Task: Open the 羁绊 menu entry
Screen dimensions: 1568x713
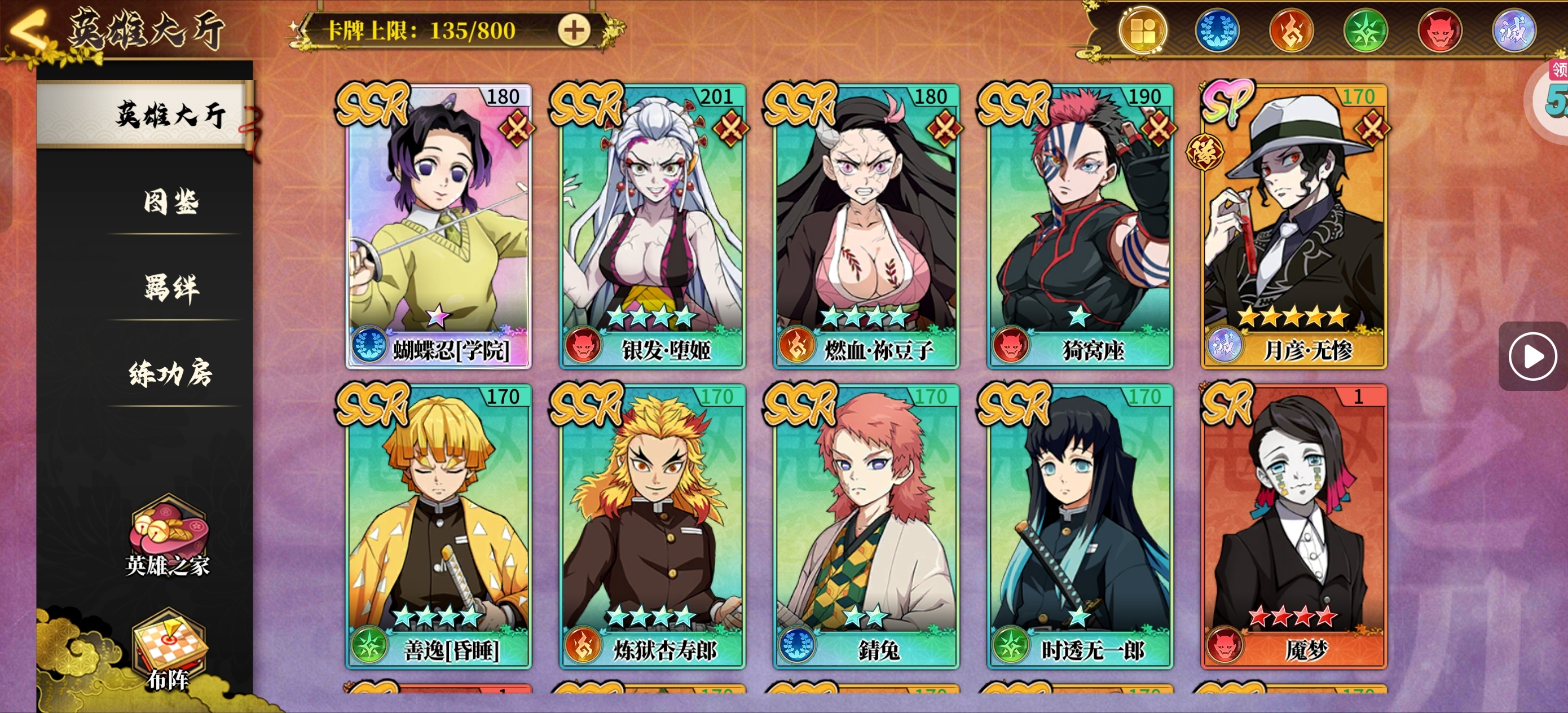Action: pos(171,288)
